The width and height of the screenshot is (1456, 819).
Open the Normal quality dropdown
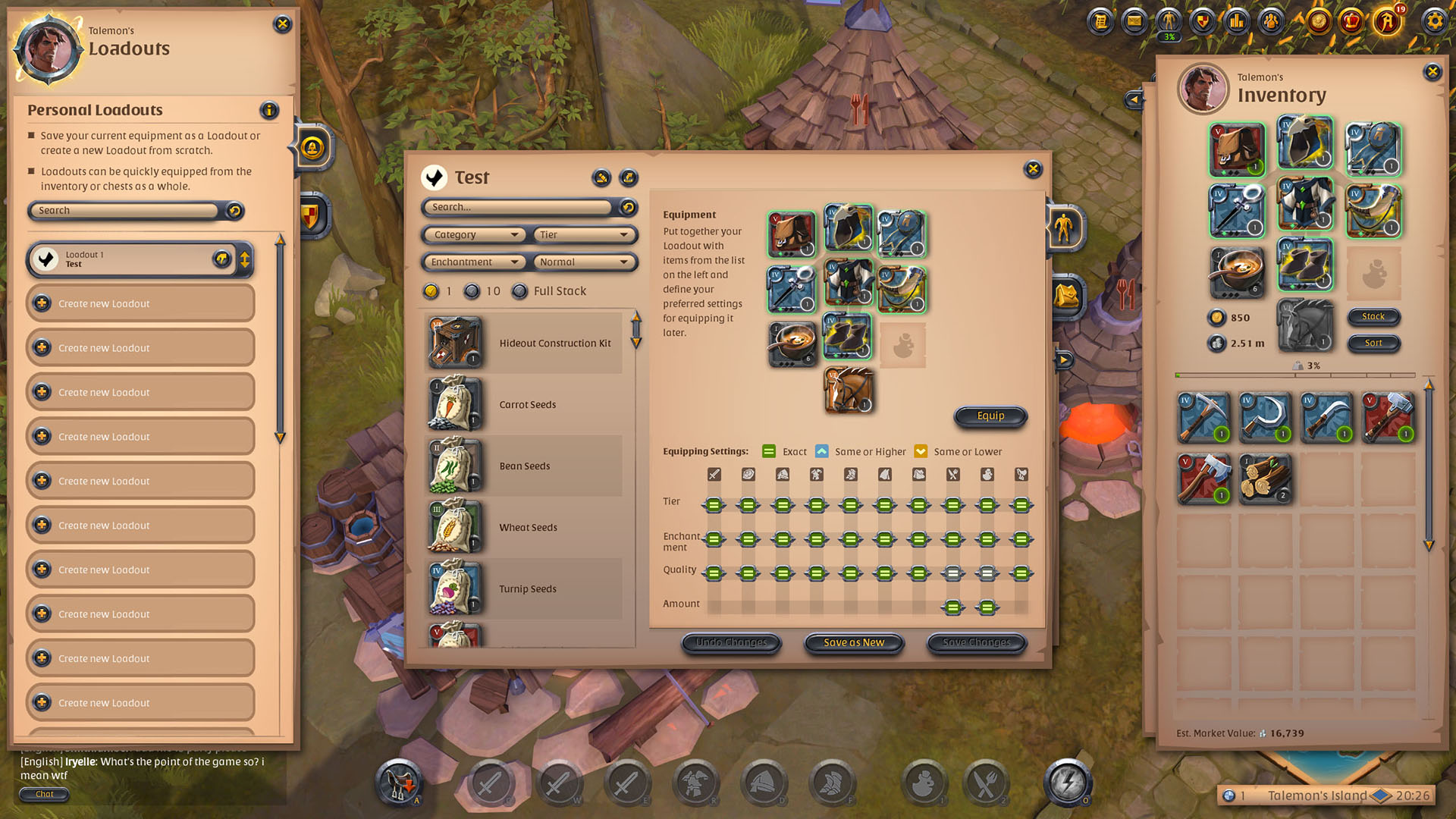[x=584, y=262]
